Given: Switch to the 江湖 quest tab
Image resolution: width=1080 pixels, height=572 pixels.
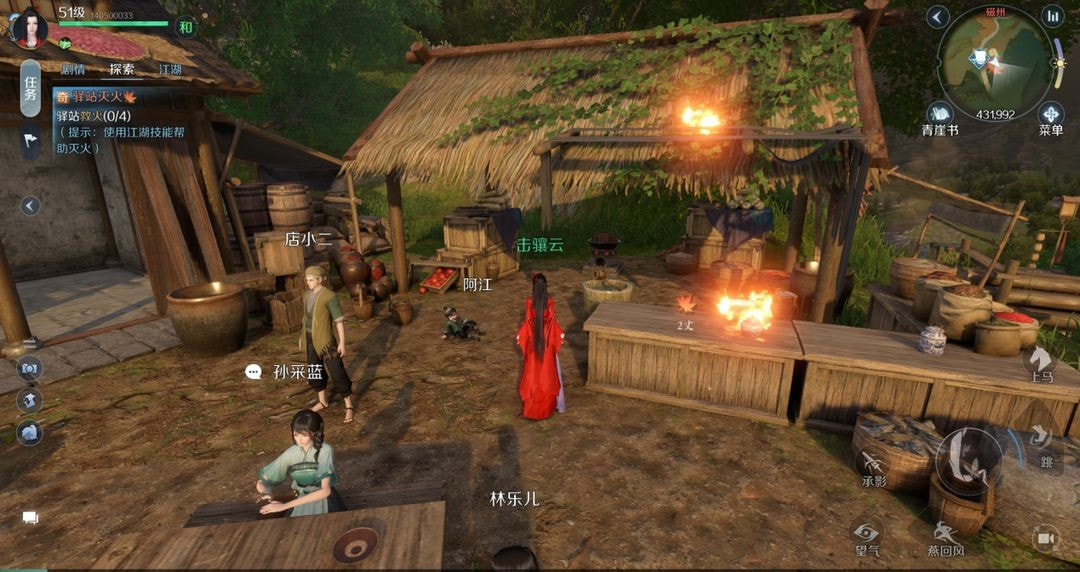Looking at the screenshot, I should pos(171,69).
